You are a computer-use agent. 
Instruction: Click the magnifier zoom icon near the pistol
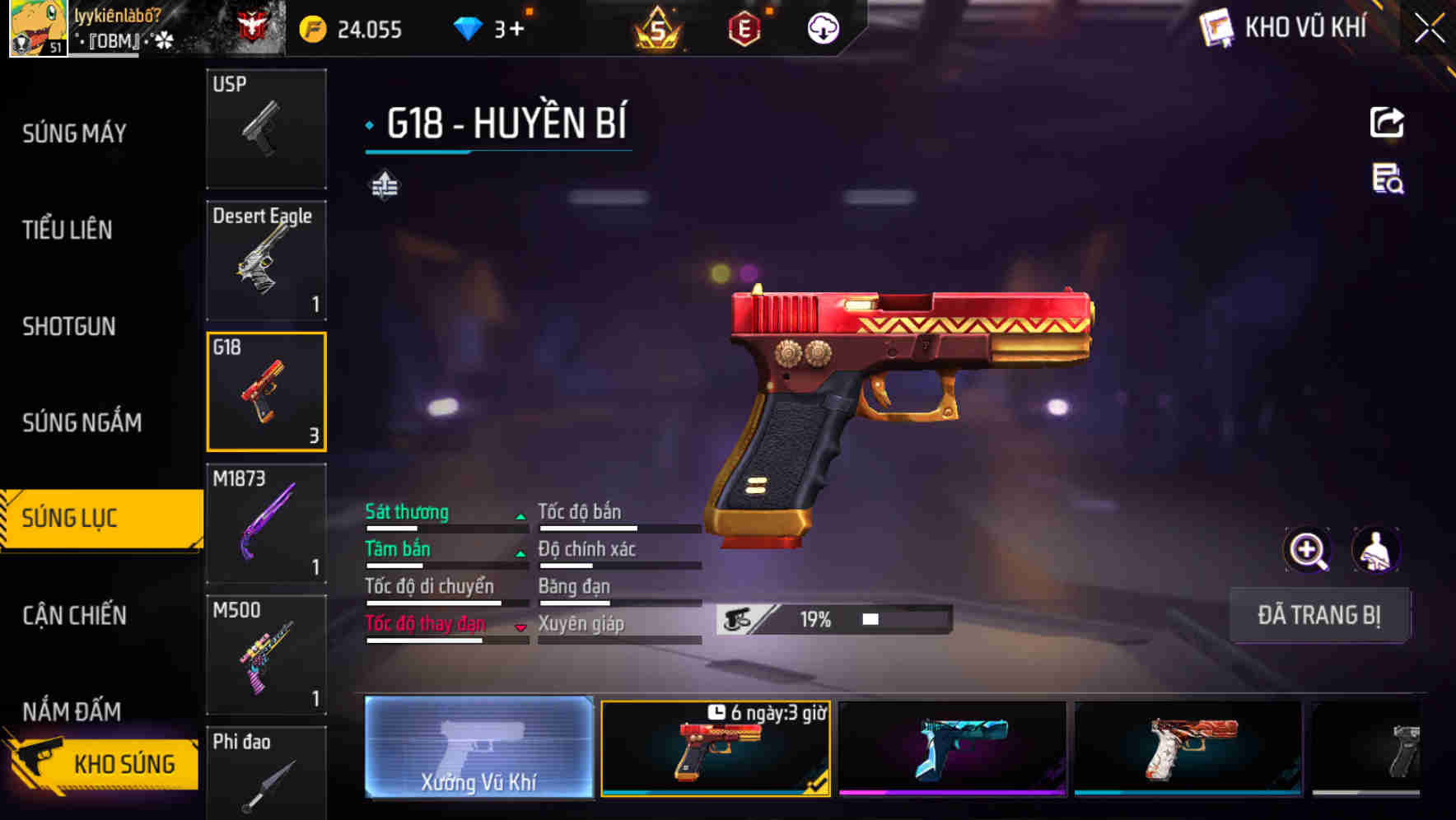point(1305,550)
